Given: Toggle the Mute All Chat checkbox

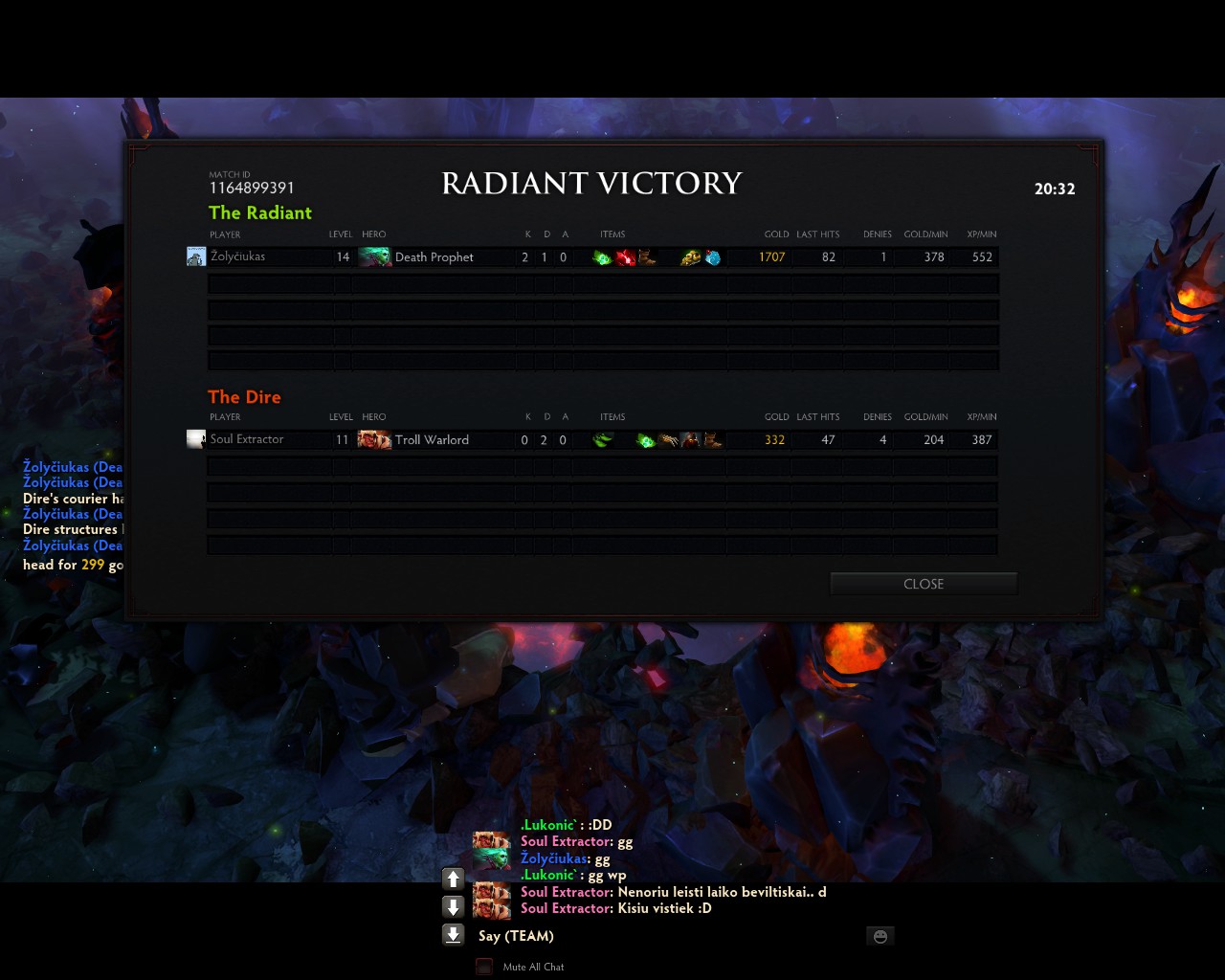Looking at the screenshot, I should [x=484, y=967].
